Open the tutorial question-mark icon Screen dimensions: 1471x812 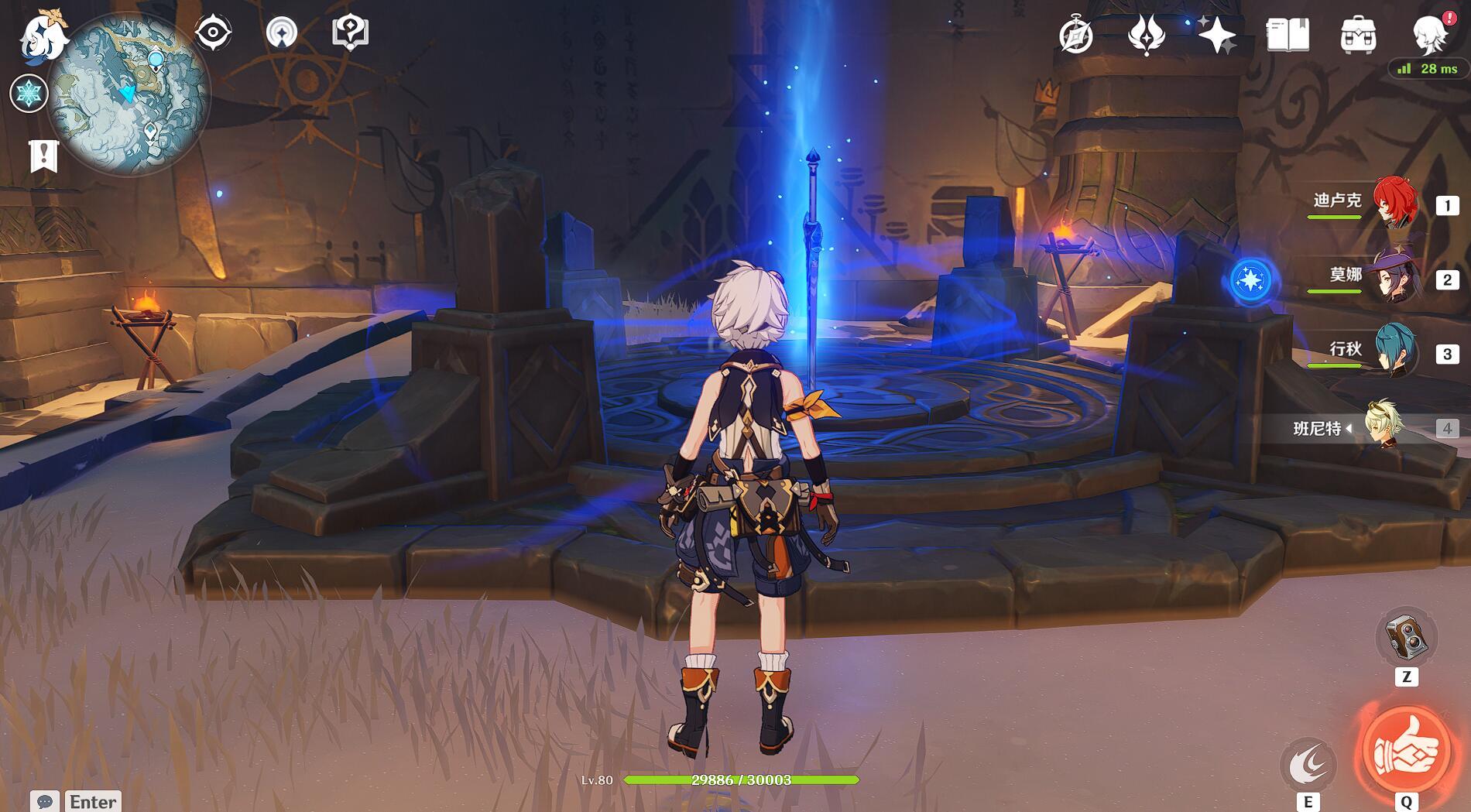[350, 33]
